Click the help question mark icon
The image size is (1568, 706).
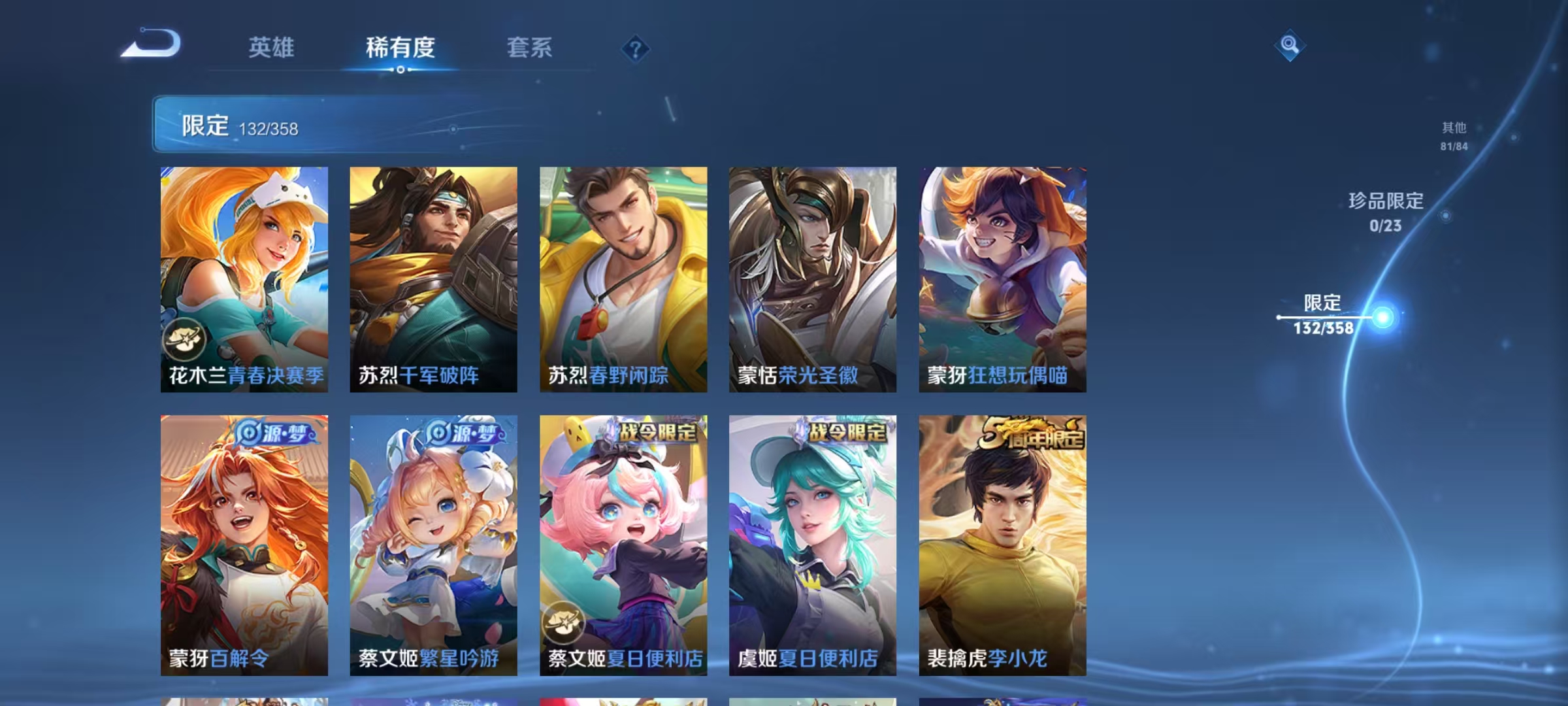(x=636, y=49)
